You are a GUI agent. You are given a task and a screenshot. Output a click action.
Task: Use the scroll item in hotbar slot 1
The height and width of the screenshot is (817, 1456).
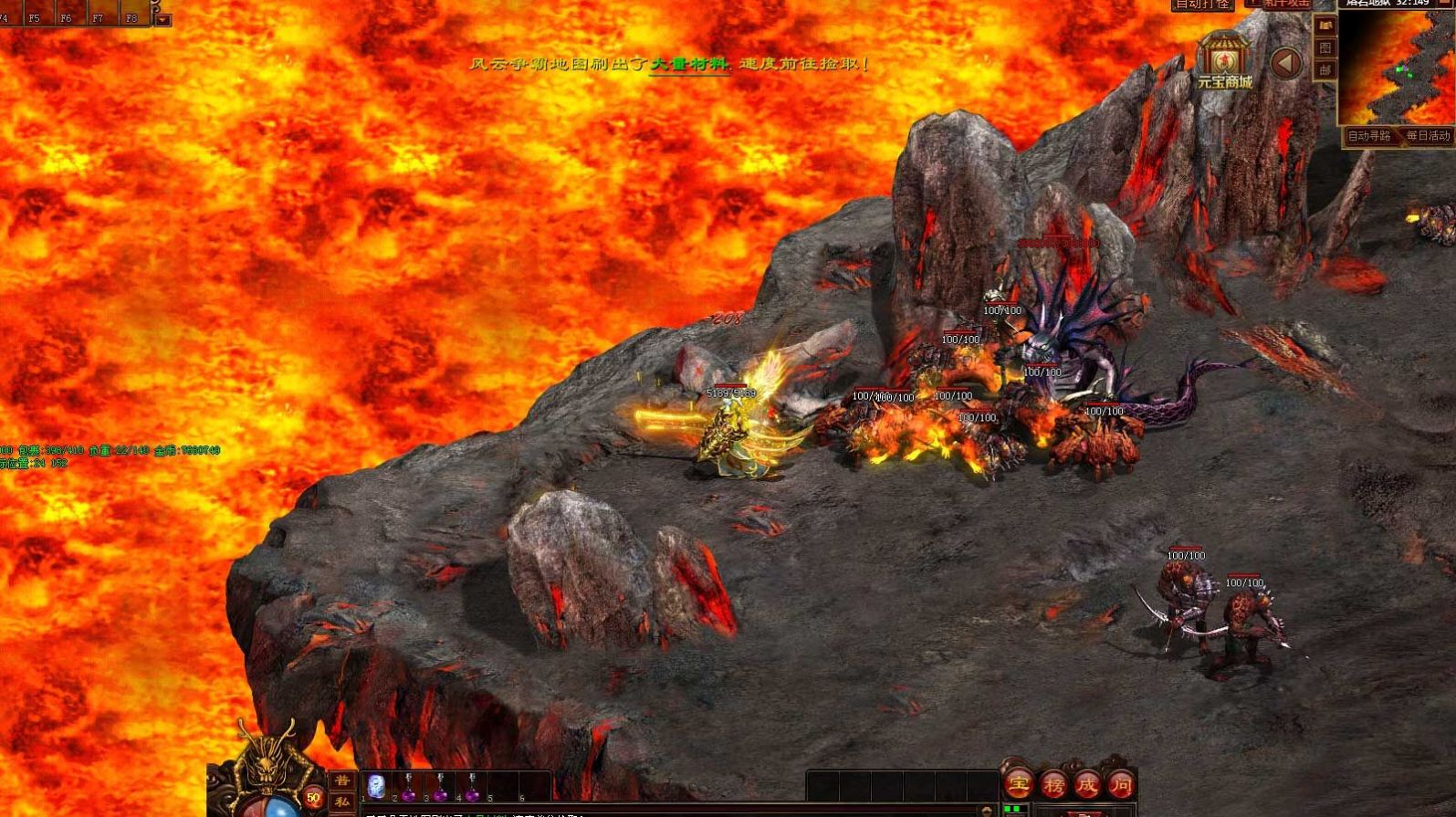tap(376, 786)
